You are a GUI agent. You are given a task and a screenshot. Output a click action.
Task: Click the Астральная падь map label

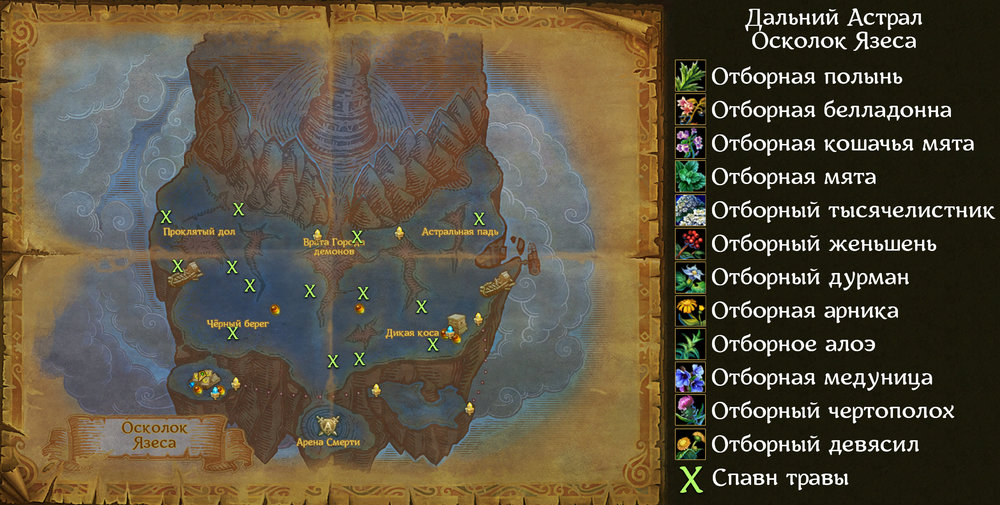point(460,232)
